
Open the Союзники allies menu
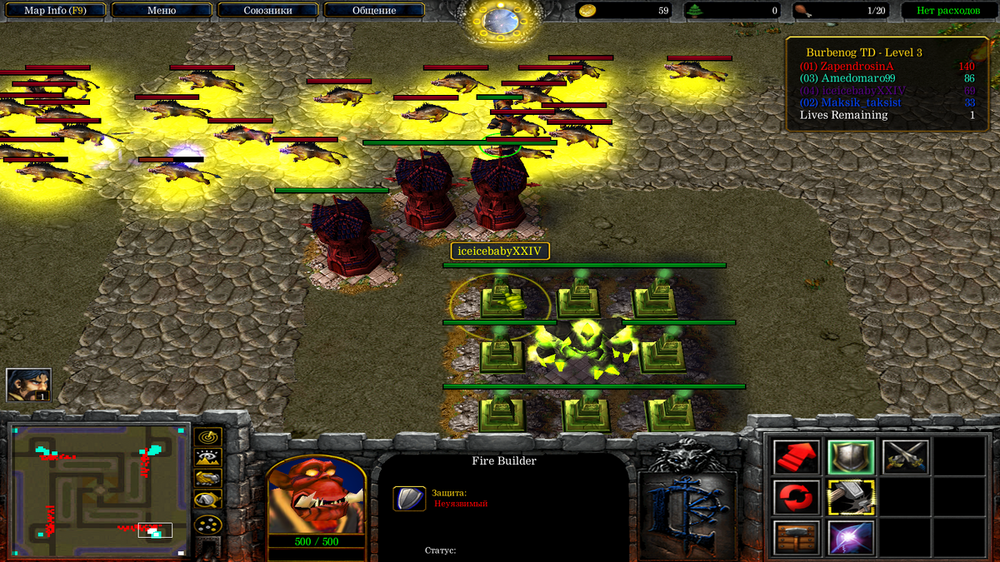point(268,11)
